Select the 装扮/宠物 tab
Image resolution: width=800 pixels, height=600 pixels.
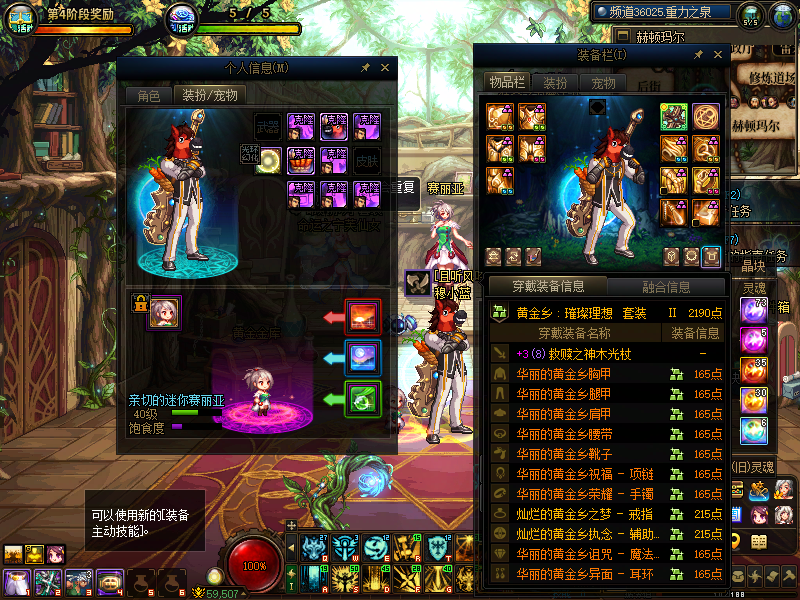coord(209,96)
